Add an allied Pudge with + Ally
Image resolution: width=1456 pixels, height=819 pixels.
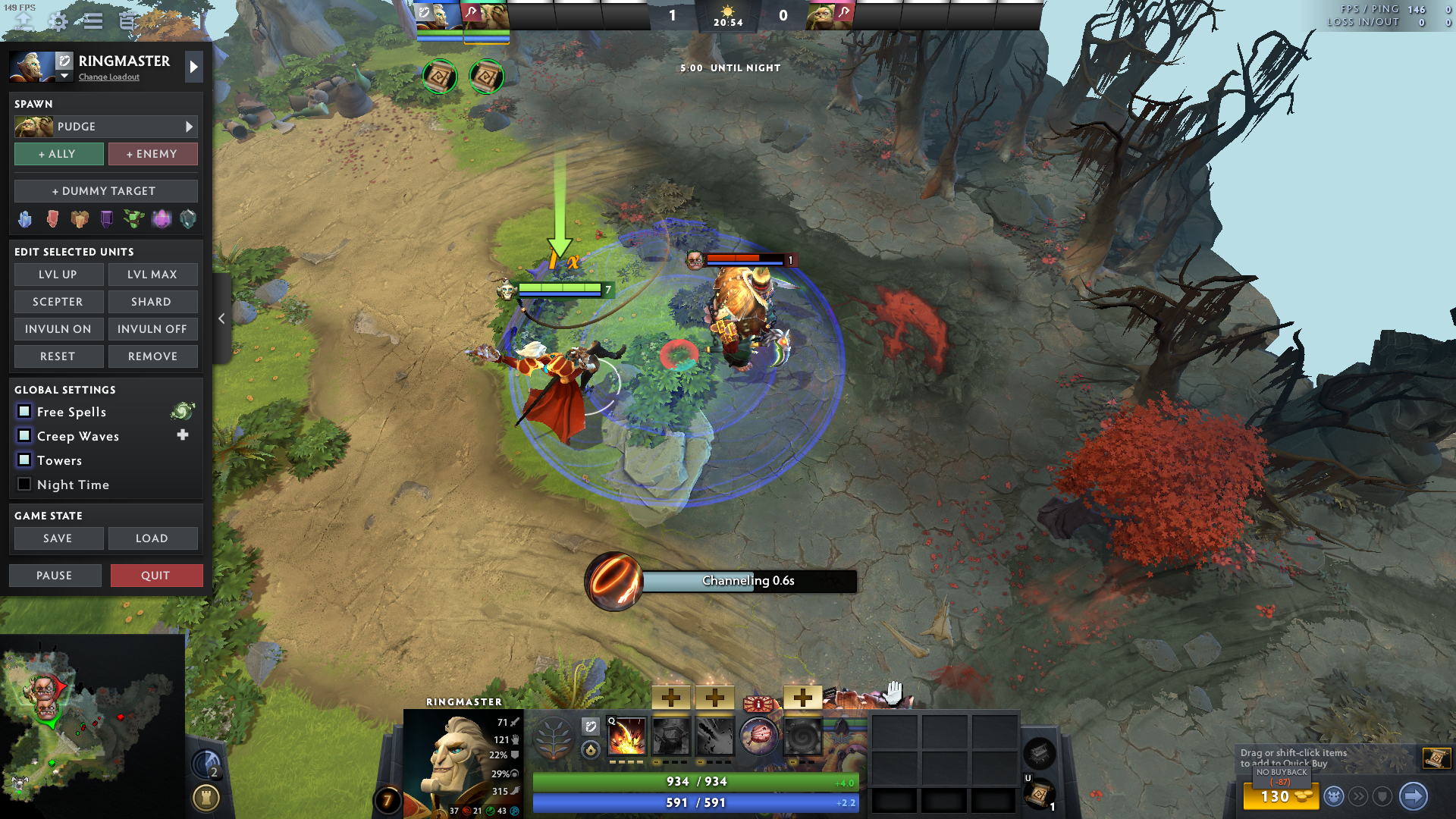click(x=58, y=154)
